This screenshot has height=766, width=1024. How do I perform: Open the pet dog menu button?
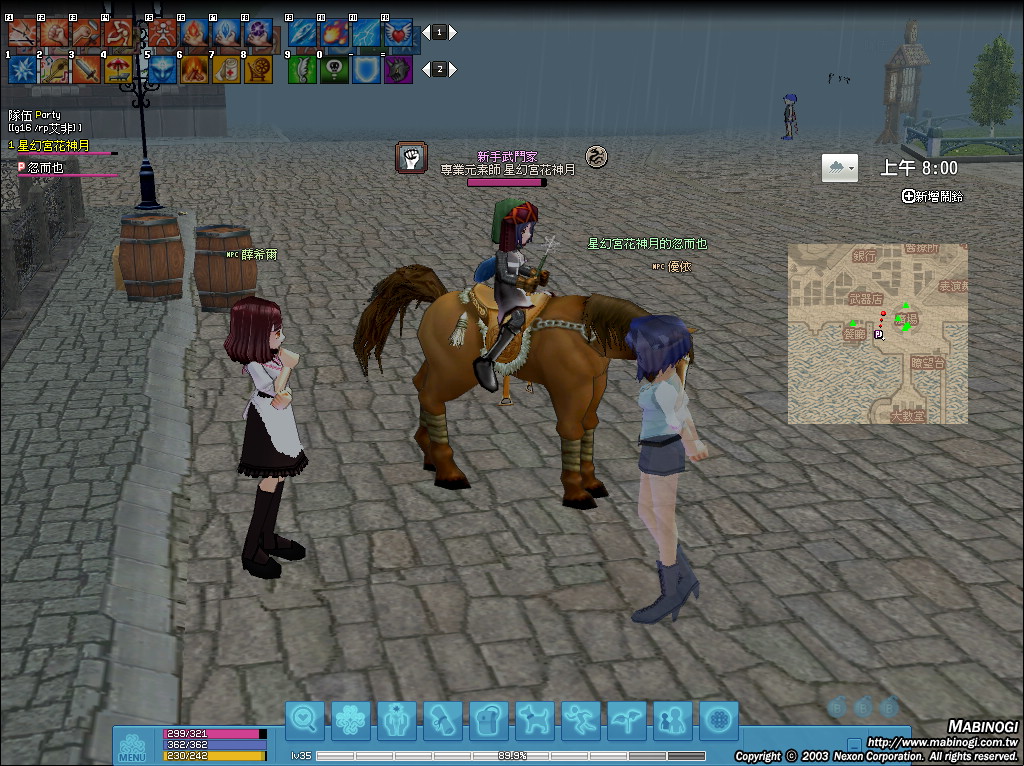pyautogui.click(x=535, y=720)
